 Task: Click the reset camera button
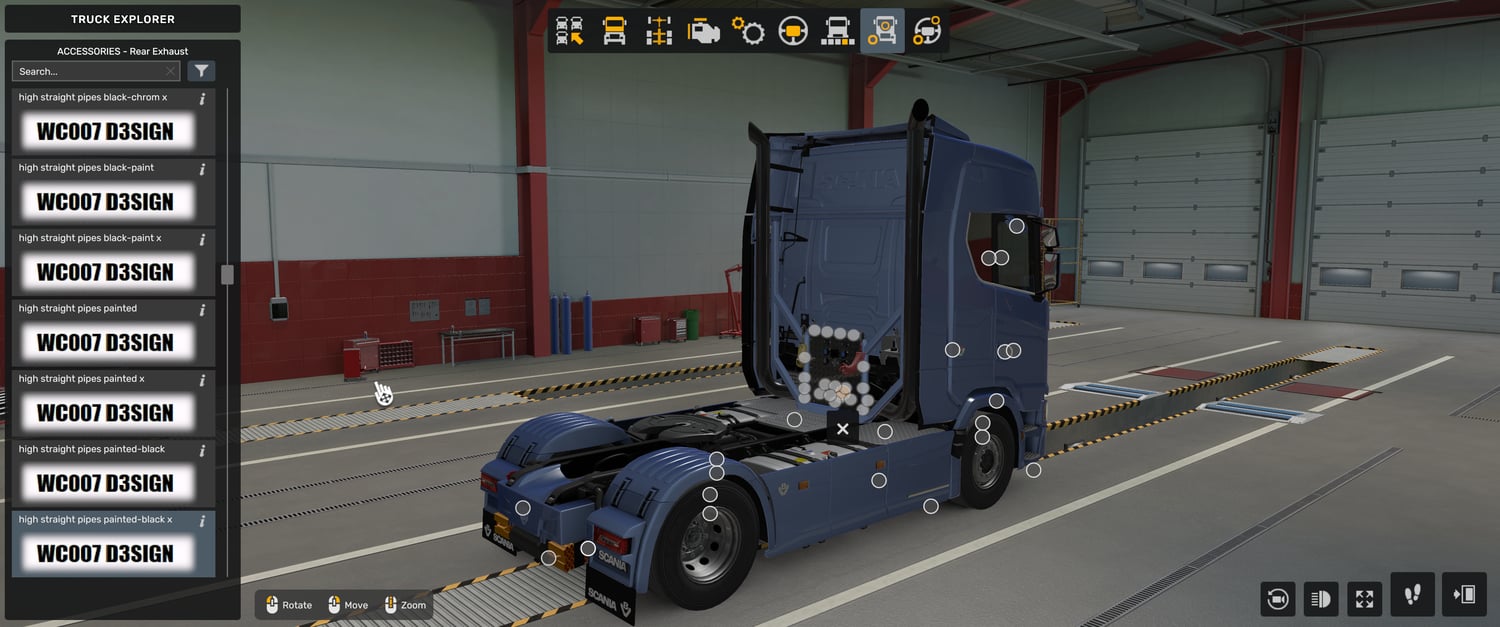tap(1278, 599)
